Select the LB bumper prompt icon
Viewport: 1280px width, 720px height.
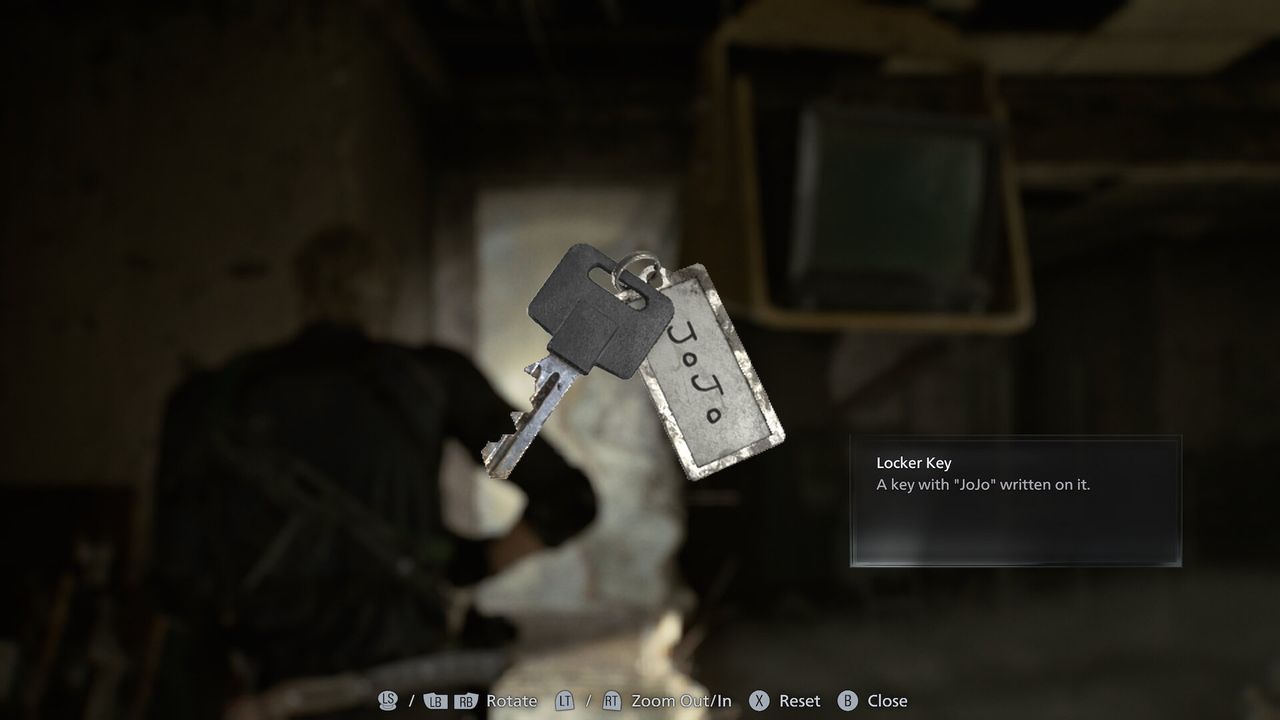434,701
